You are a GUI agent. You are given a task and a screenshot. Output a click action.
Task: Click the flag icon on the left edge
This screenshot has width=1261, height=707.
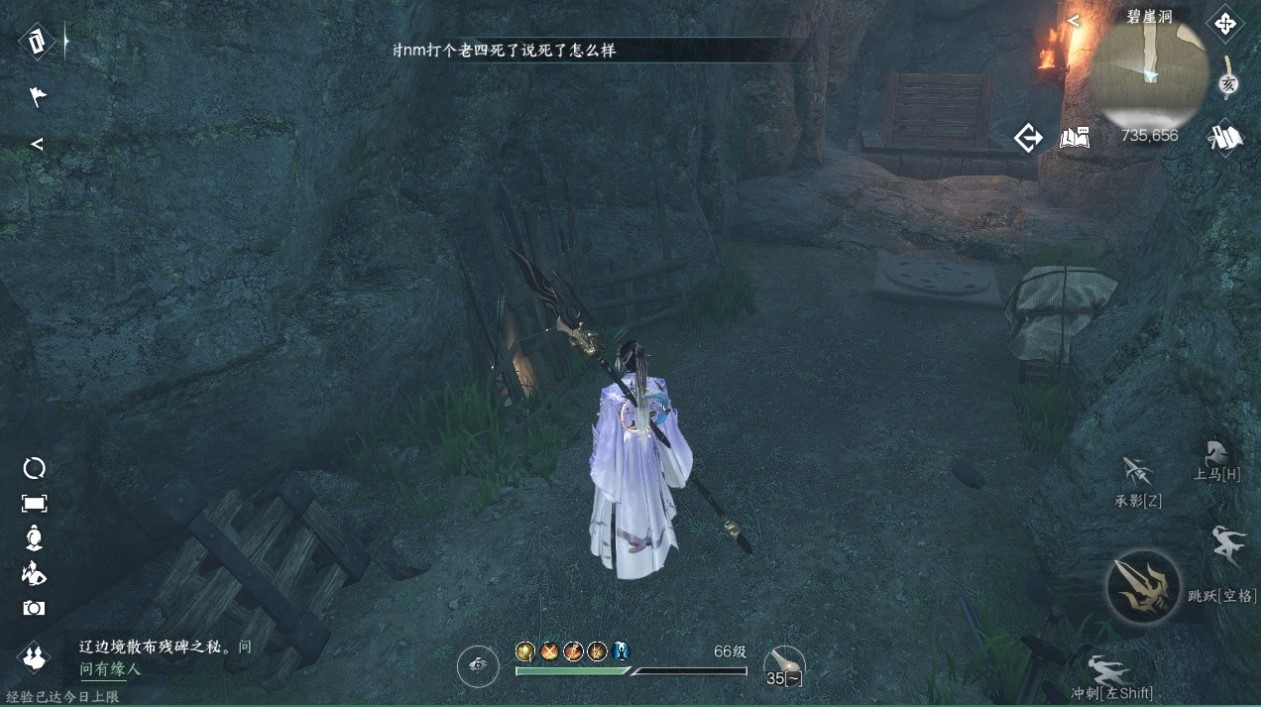pyautogui.click(x=37, y=97)
